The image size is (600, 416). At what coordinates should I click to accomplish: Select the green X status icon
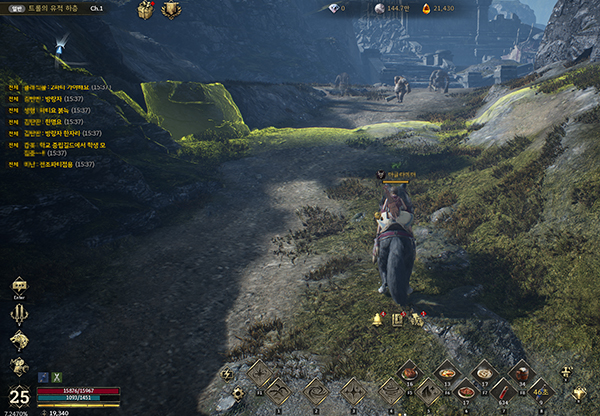point(57,375)
